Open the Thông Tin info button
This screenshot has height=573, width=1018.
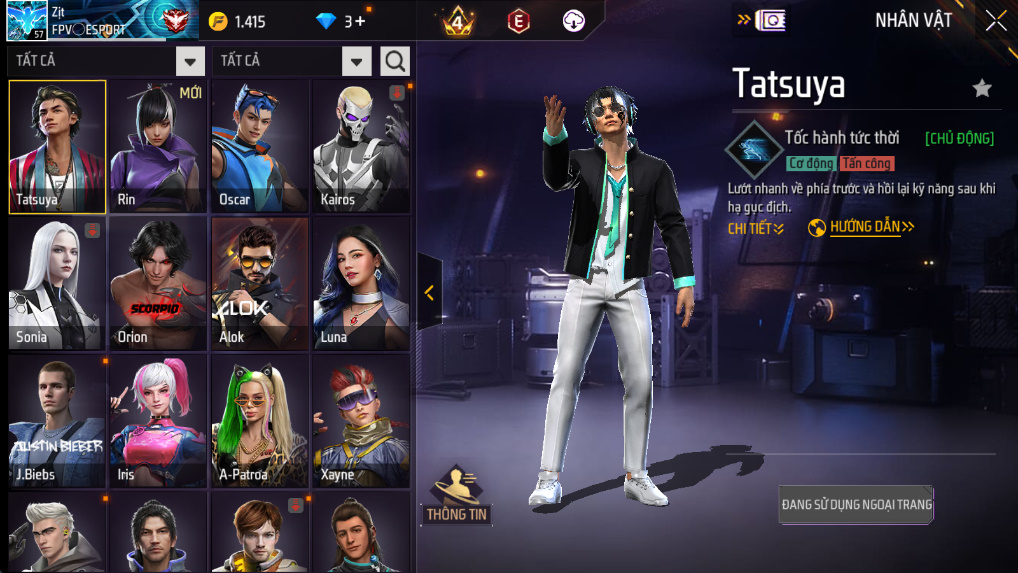click(457, 494)
